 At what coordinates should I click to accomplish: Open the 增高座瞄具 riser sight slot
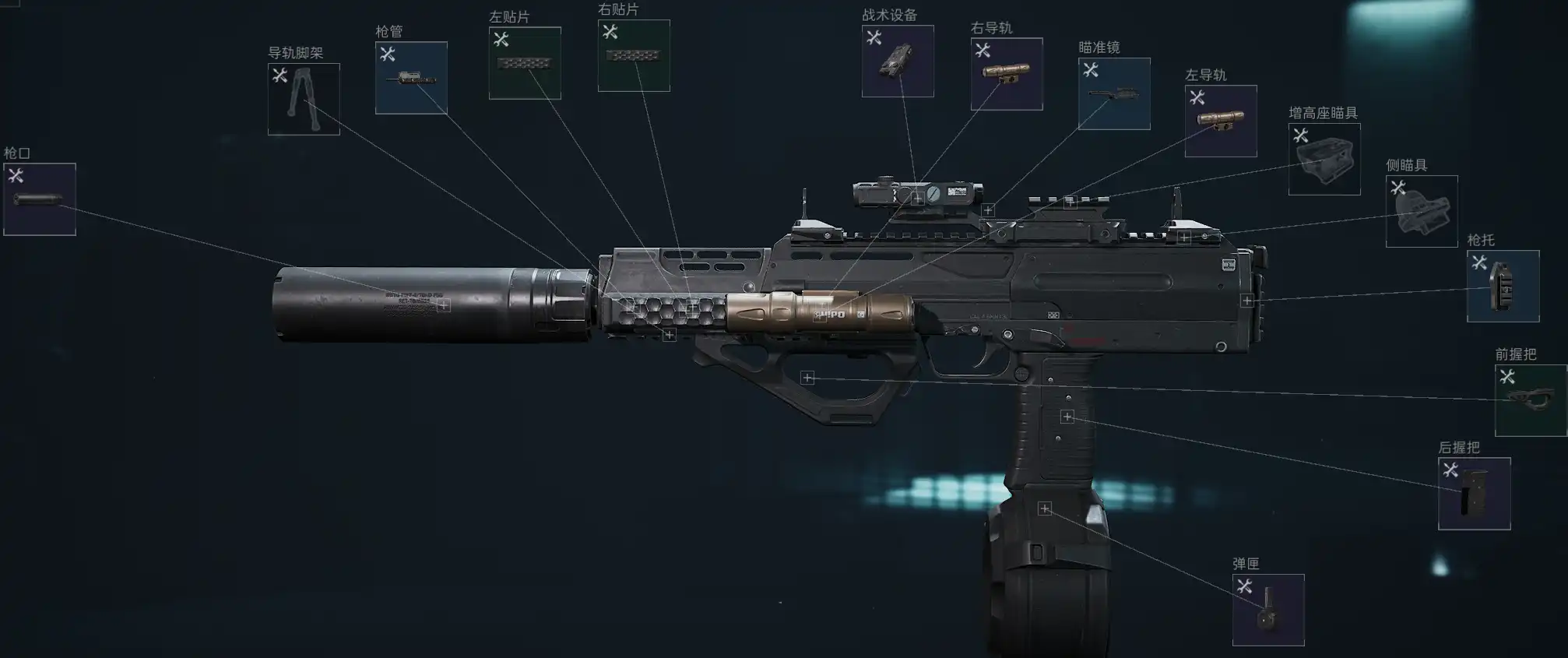point(1324,159)
